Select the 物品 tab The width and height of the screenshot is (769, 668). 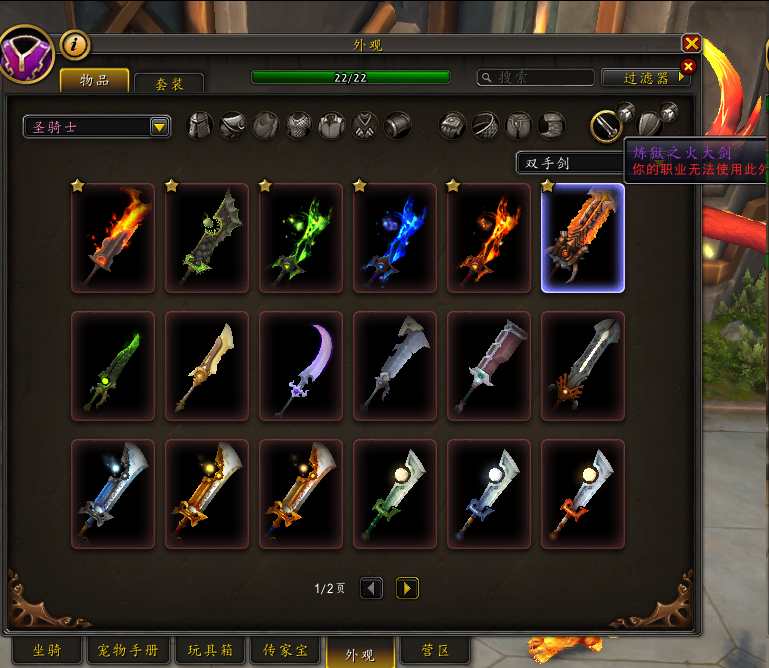(x=94, y=80)
